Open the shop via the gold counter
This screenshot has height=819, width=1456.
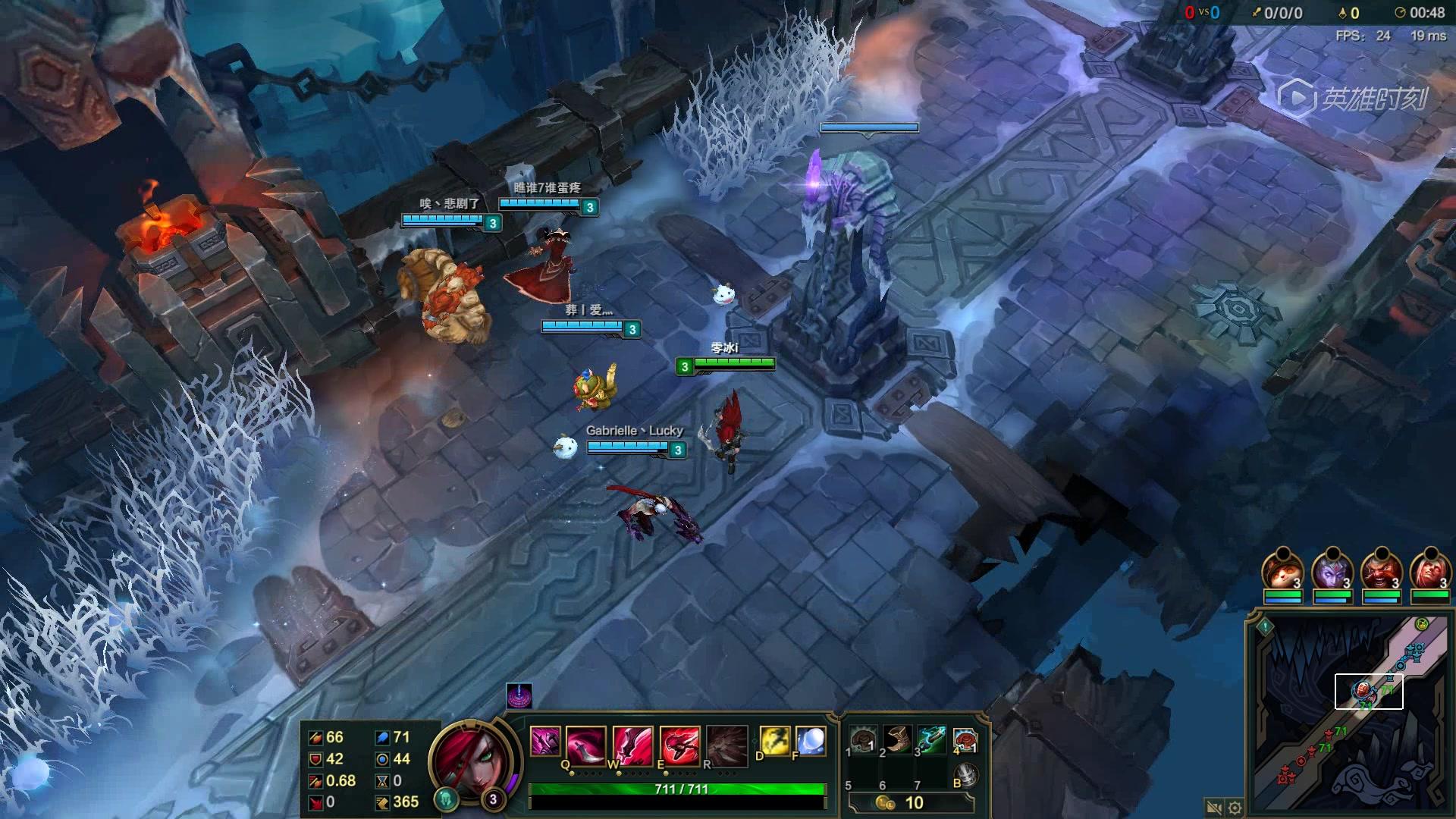point(910,802)
